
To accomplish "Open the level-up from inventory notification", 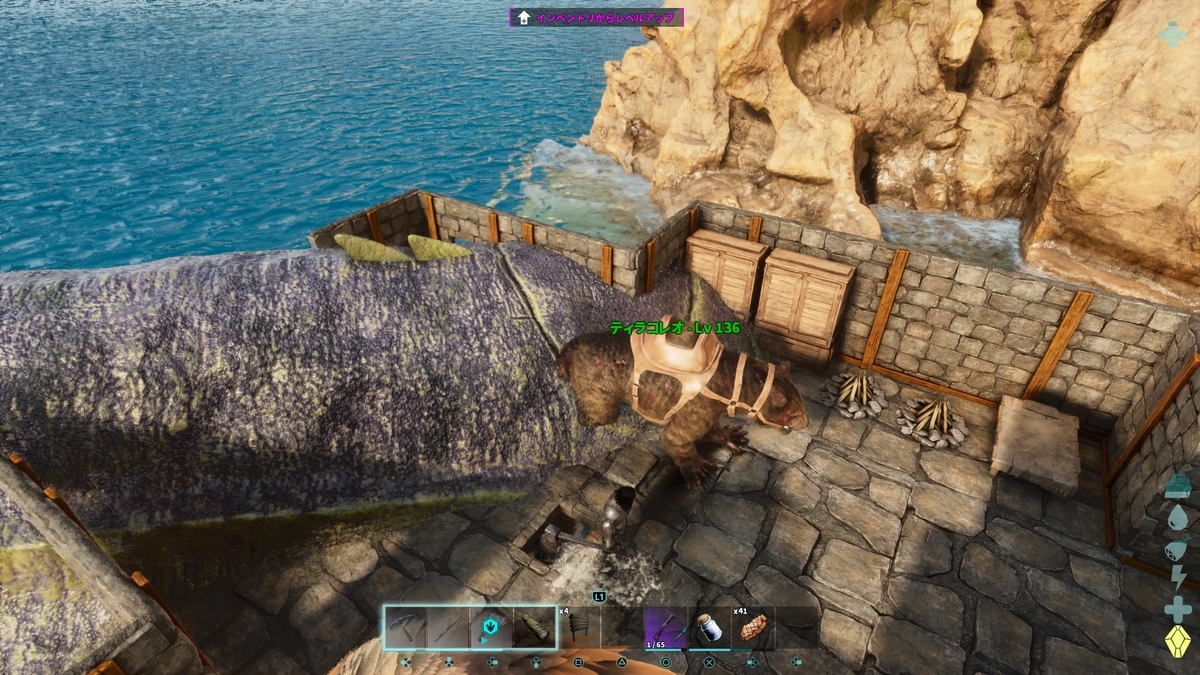I will pyautogui.click(x=597, y=17).
